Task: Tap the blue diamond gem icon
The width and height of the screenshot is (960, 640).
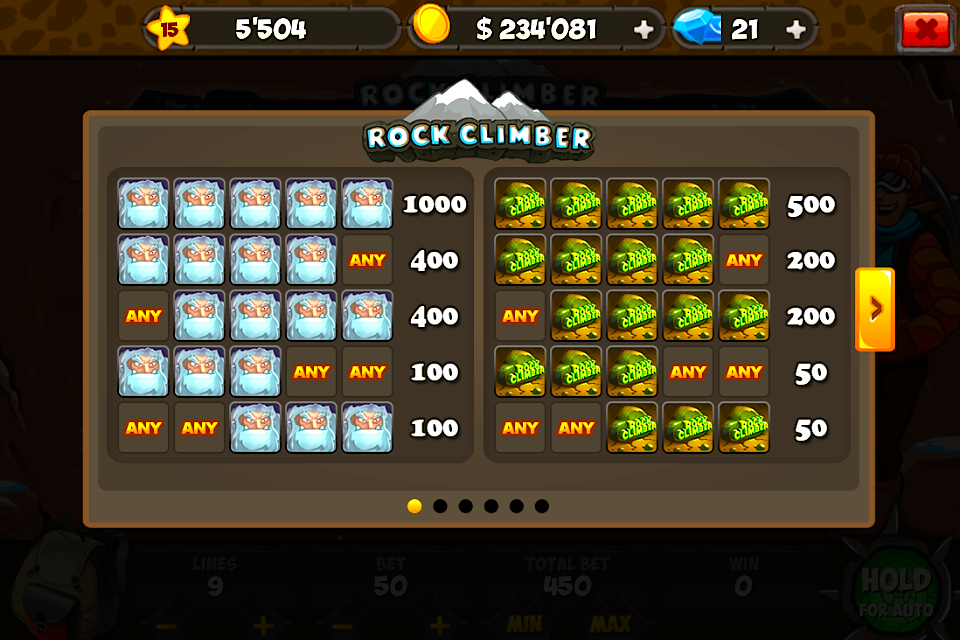Action: tap(696, 28)
